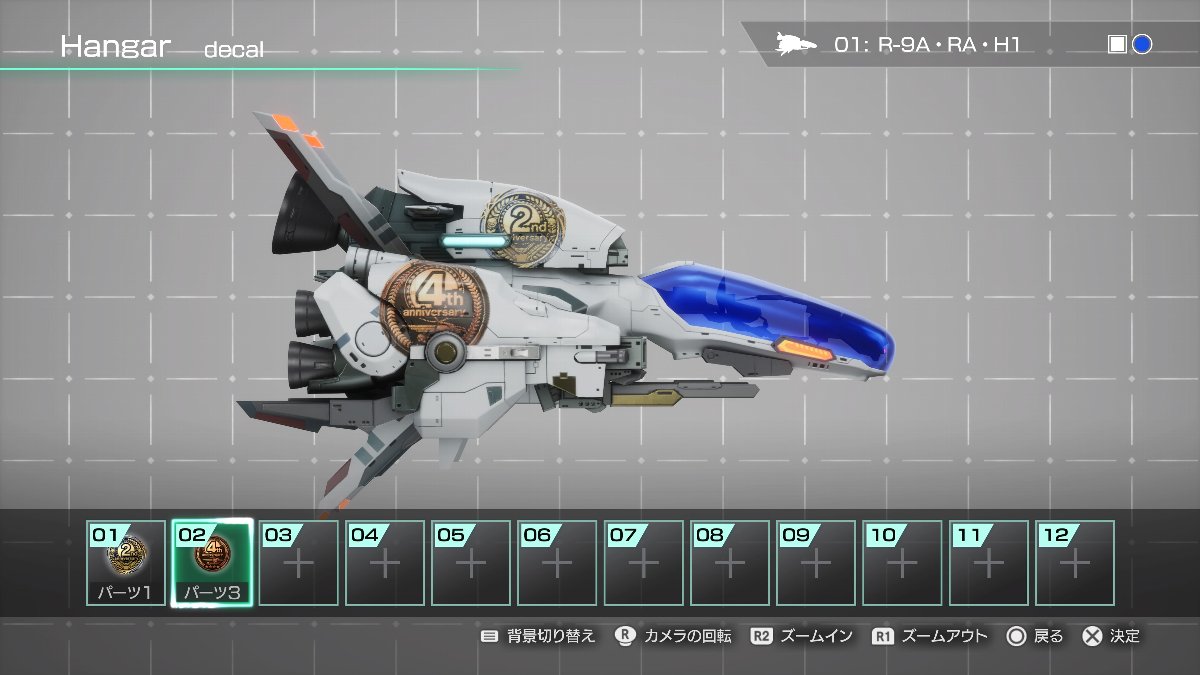Image resolution: width=1200 pixels, height=675 pixels.
Task: Select decal slot 02 with 4th anniversary emblem
Action: coord(212,563)
